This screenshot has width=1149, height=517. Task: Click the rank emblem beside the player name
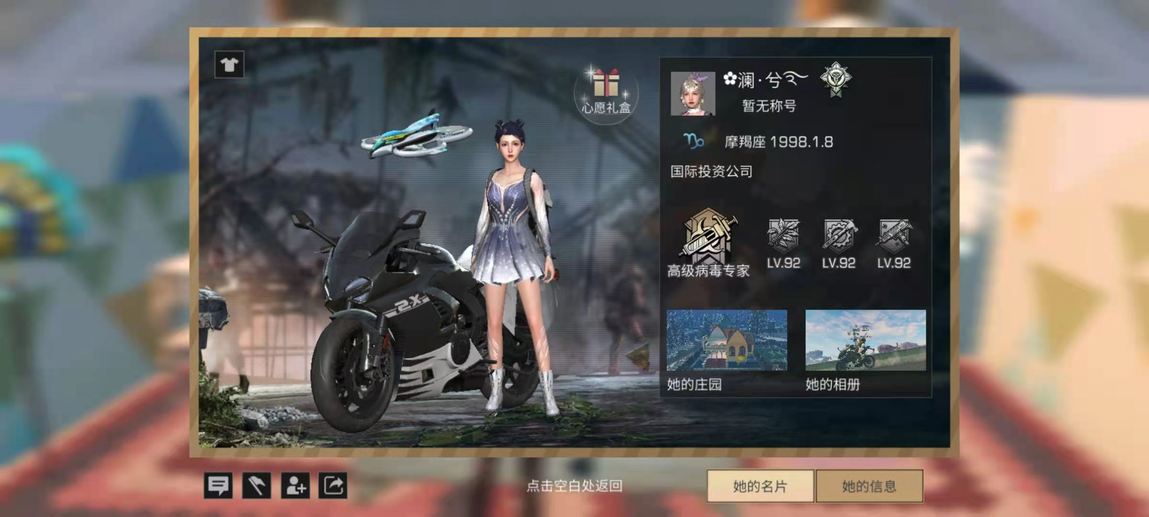click(833, 78)
